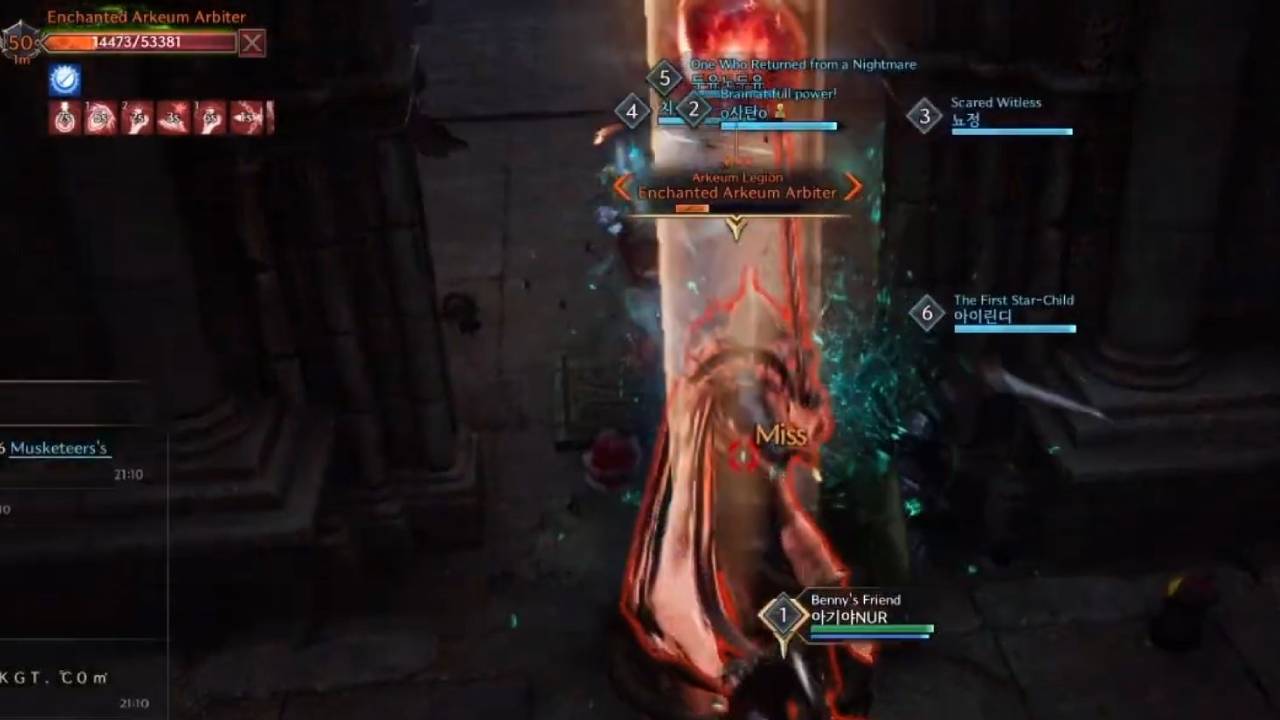Screen dimensions: 1280x720
Task: Click the right orange arrow to cycle targets
Action: click(x=853, y=188)
